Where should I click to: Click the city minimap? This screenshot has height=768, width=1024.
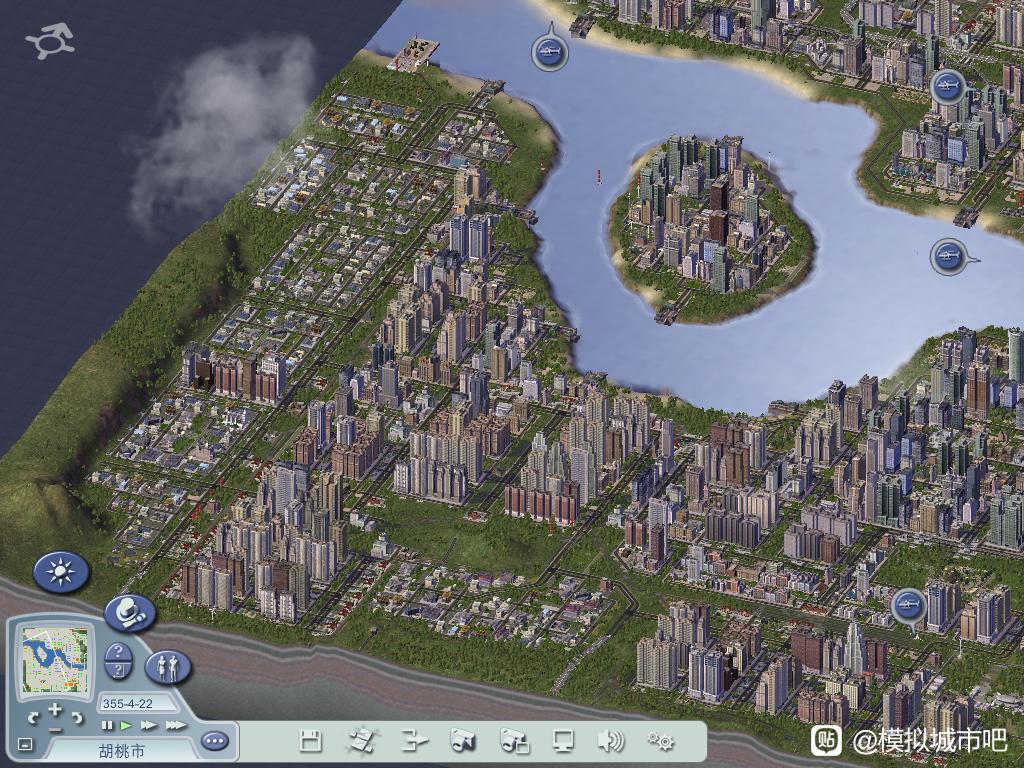55,659
